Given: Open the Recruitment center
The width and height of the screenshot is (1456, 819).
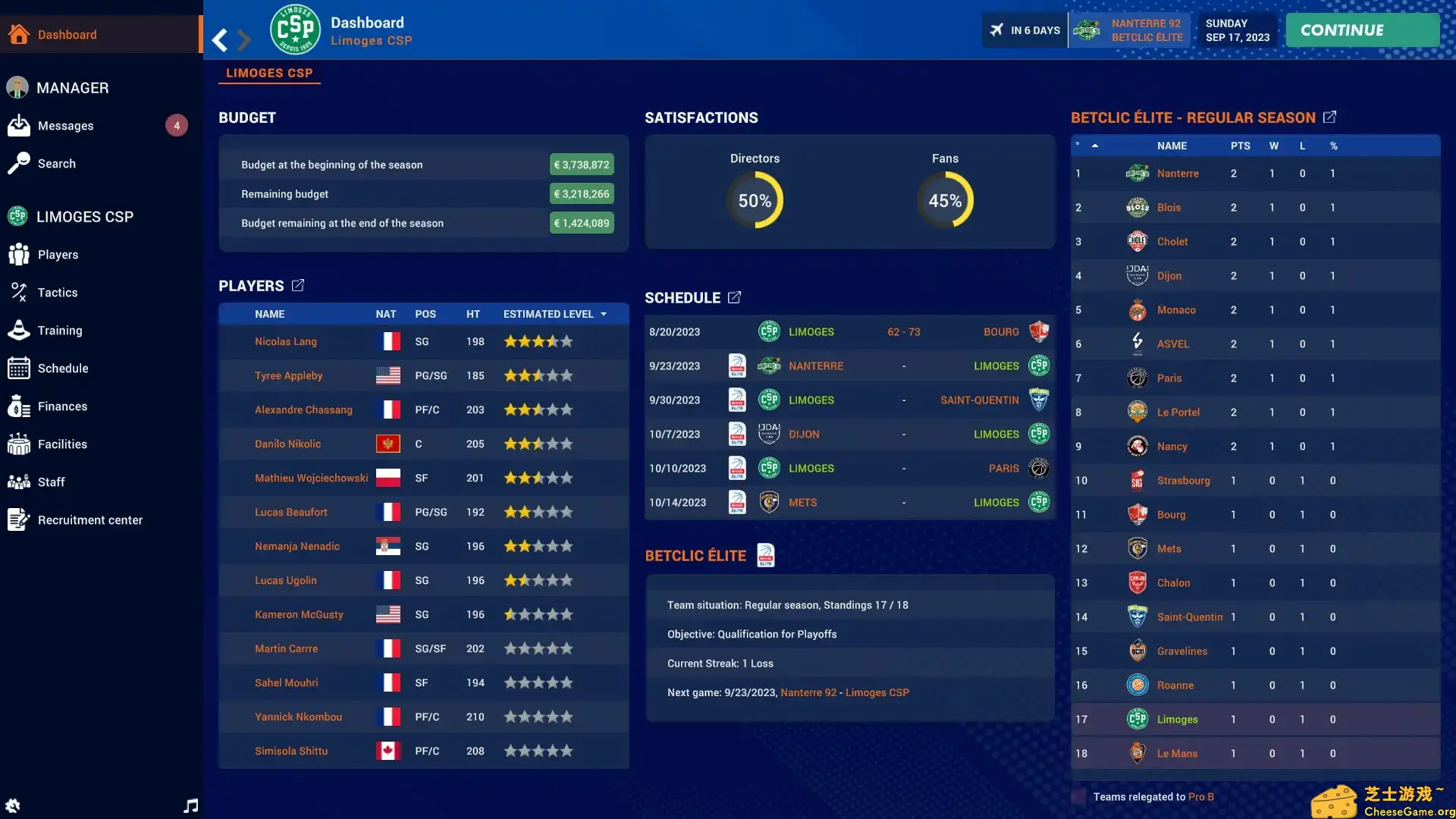Looking at the screenshot, I should coord(90,520).
